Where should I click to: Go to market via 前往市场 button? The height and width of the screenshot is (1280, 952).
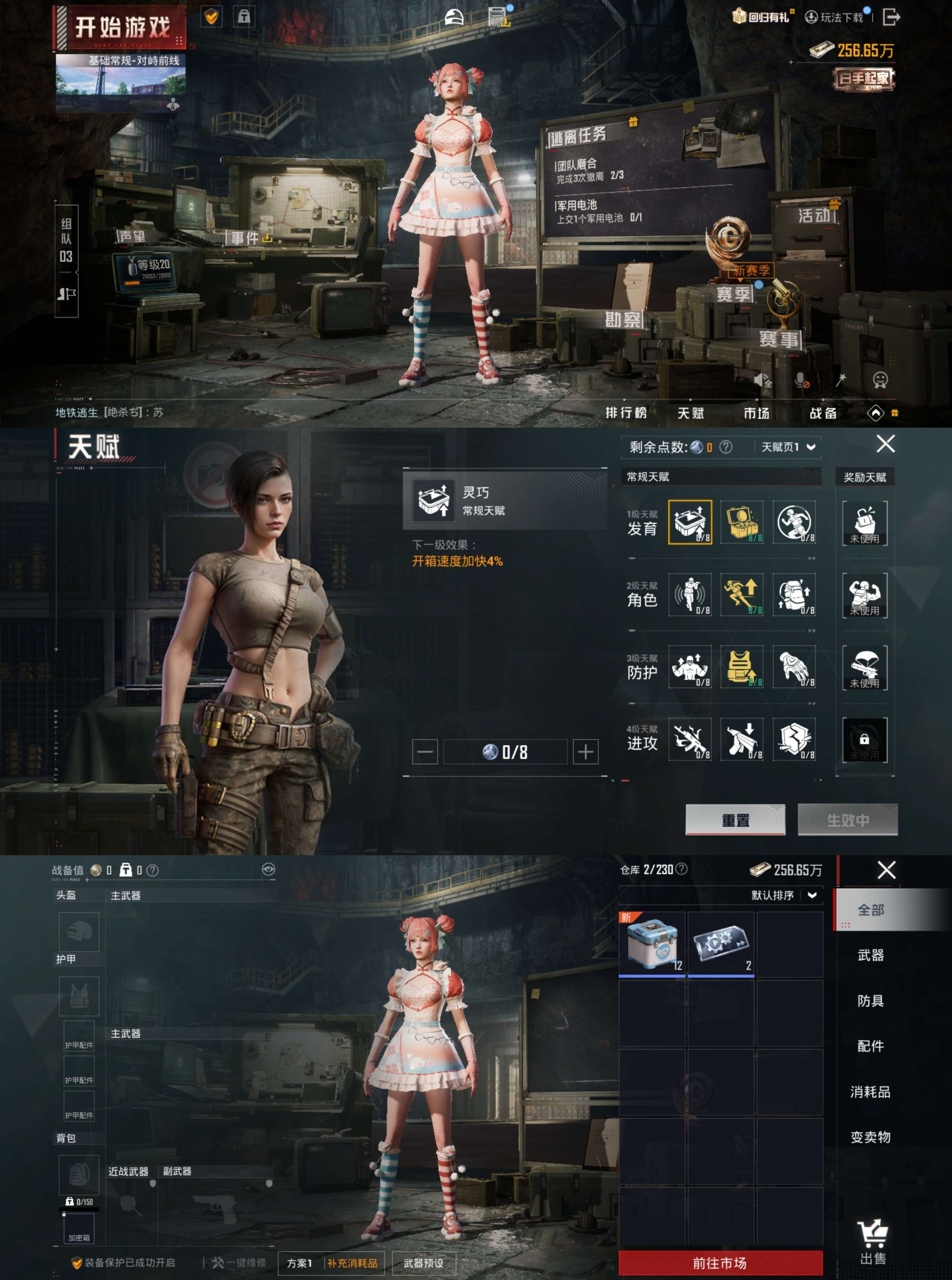(720, 1263)
